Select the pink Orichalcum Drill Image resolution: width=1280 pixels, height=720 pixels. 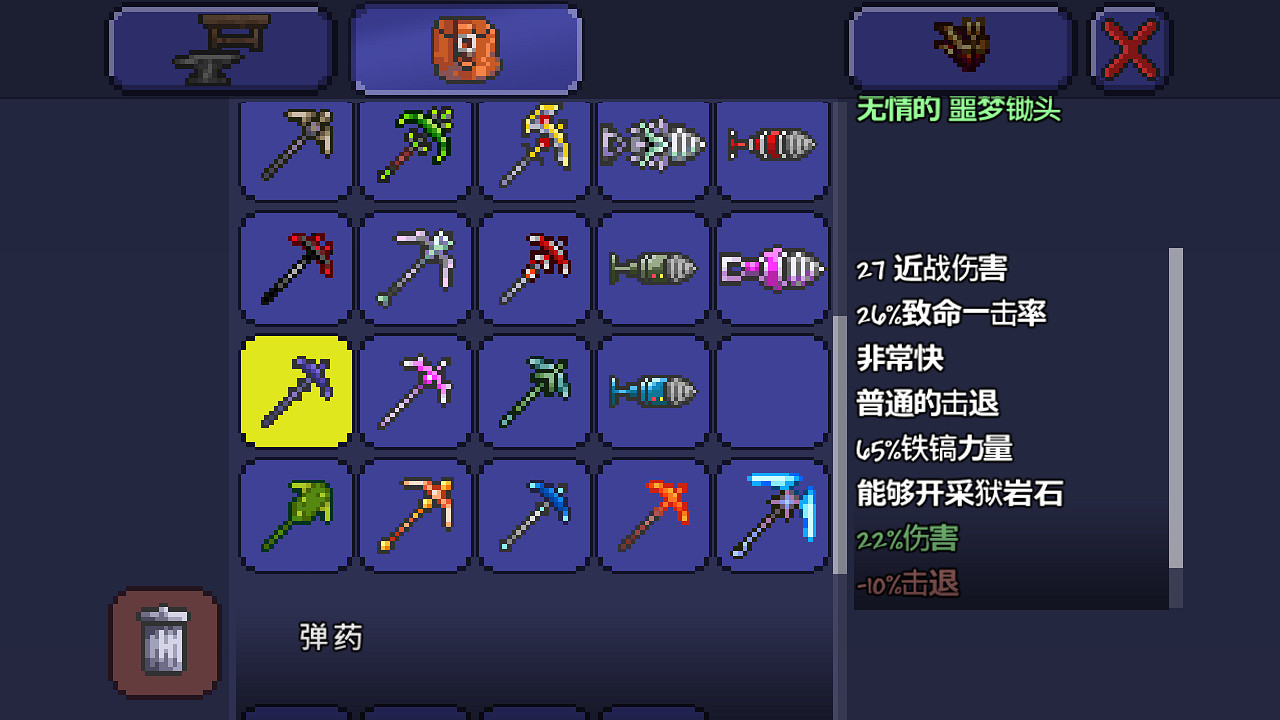coord(772,268)
